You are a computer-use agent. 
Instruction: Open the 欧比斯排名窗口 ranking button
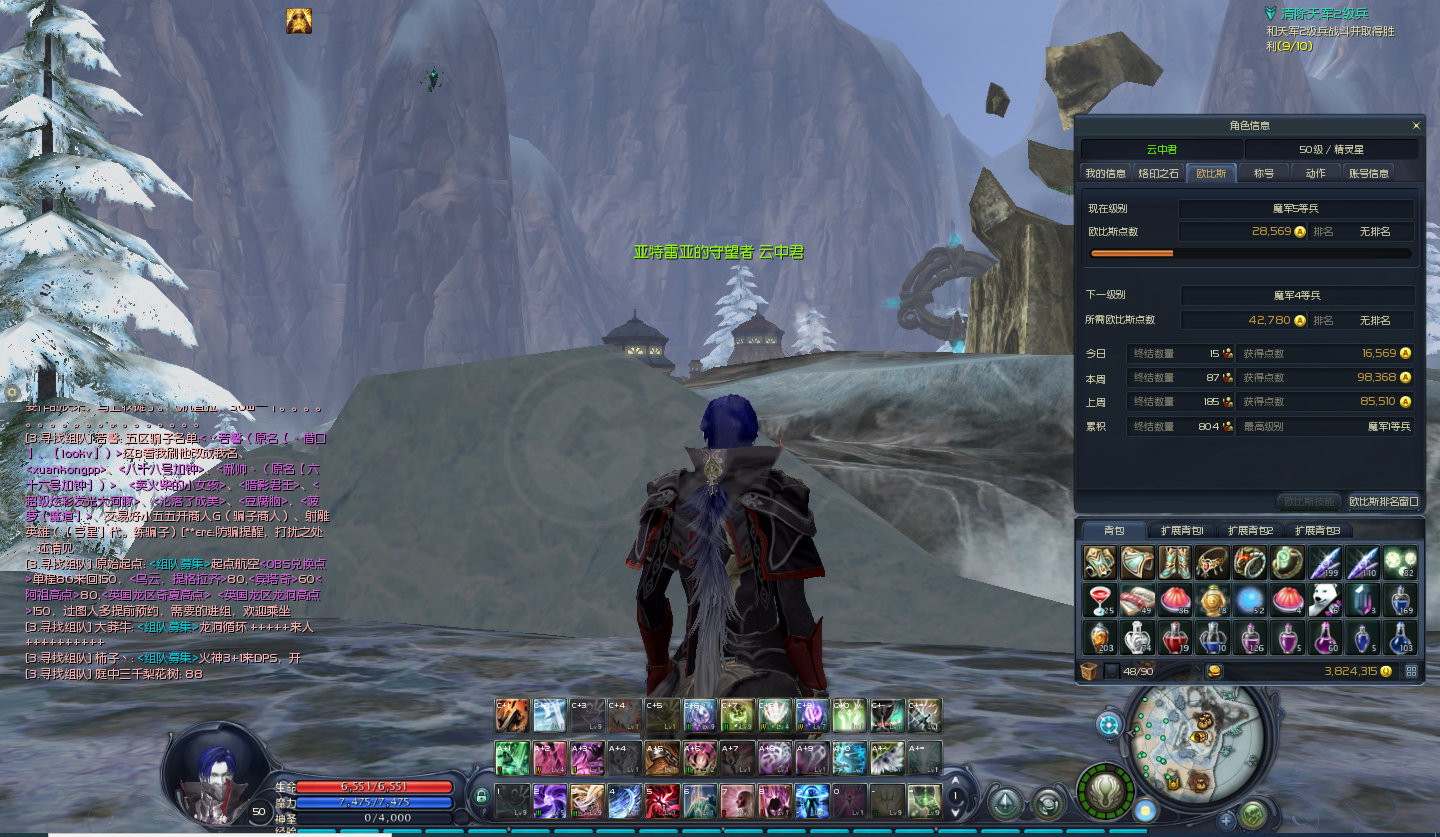(1383, 501)
